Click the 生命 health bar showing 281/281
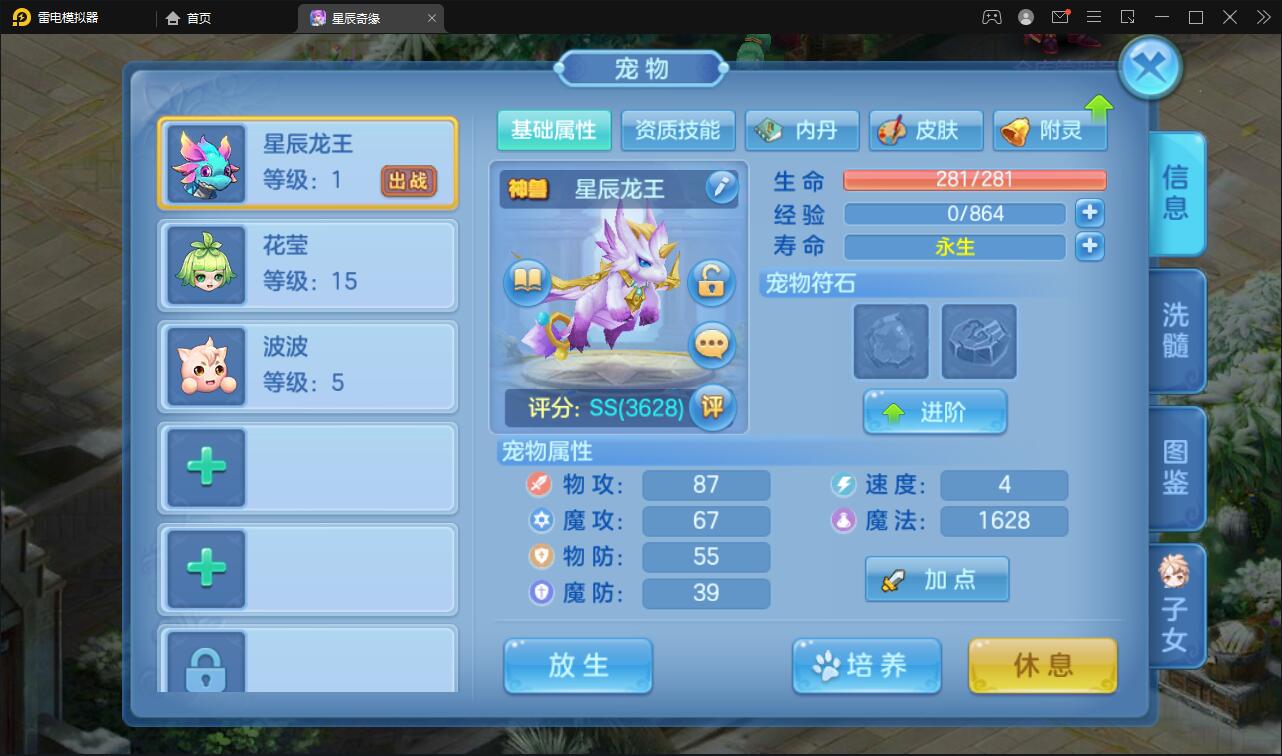The image size is (1282, 756). (x=975, y=180)
